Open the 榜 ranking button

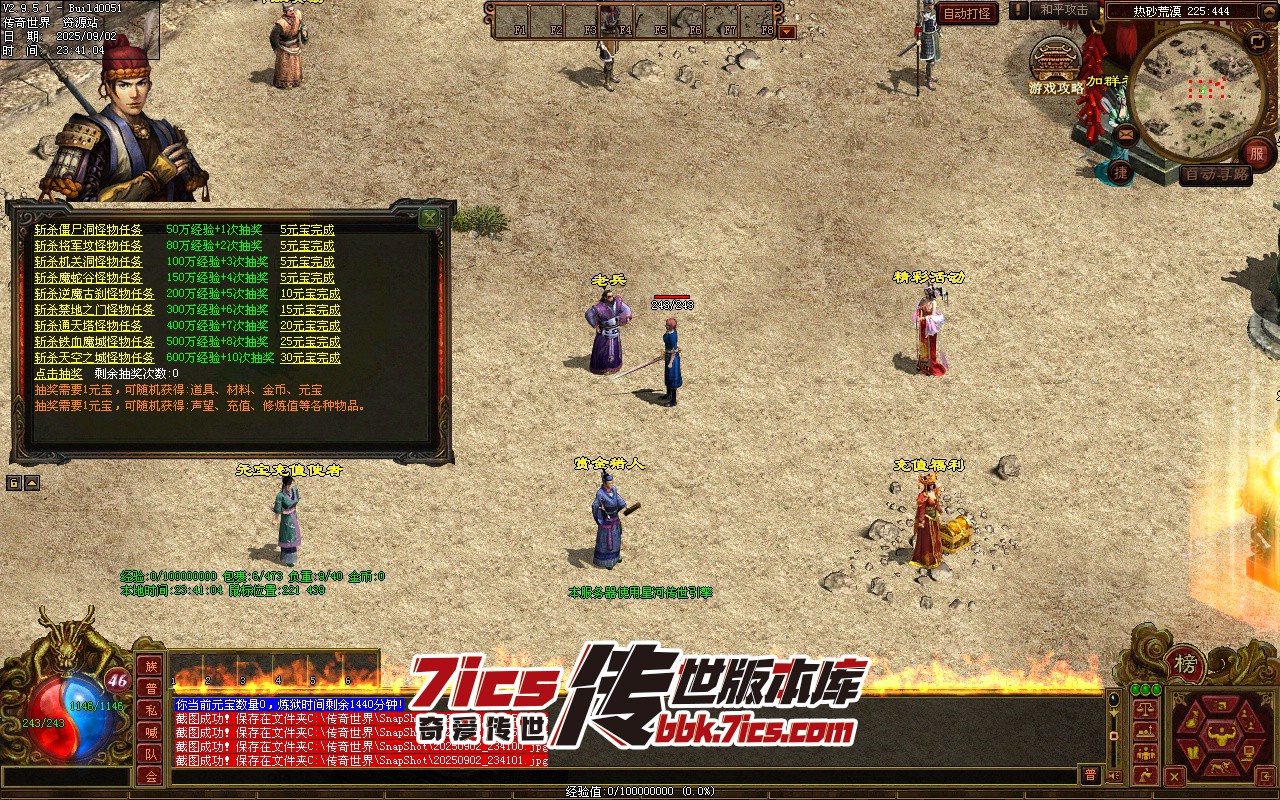click(1185, 664)
